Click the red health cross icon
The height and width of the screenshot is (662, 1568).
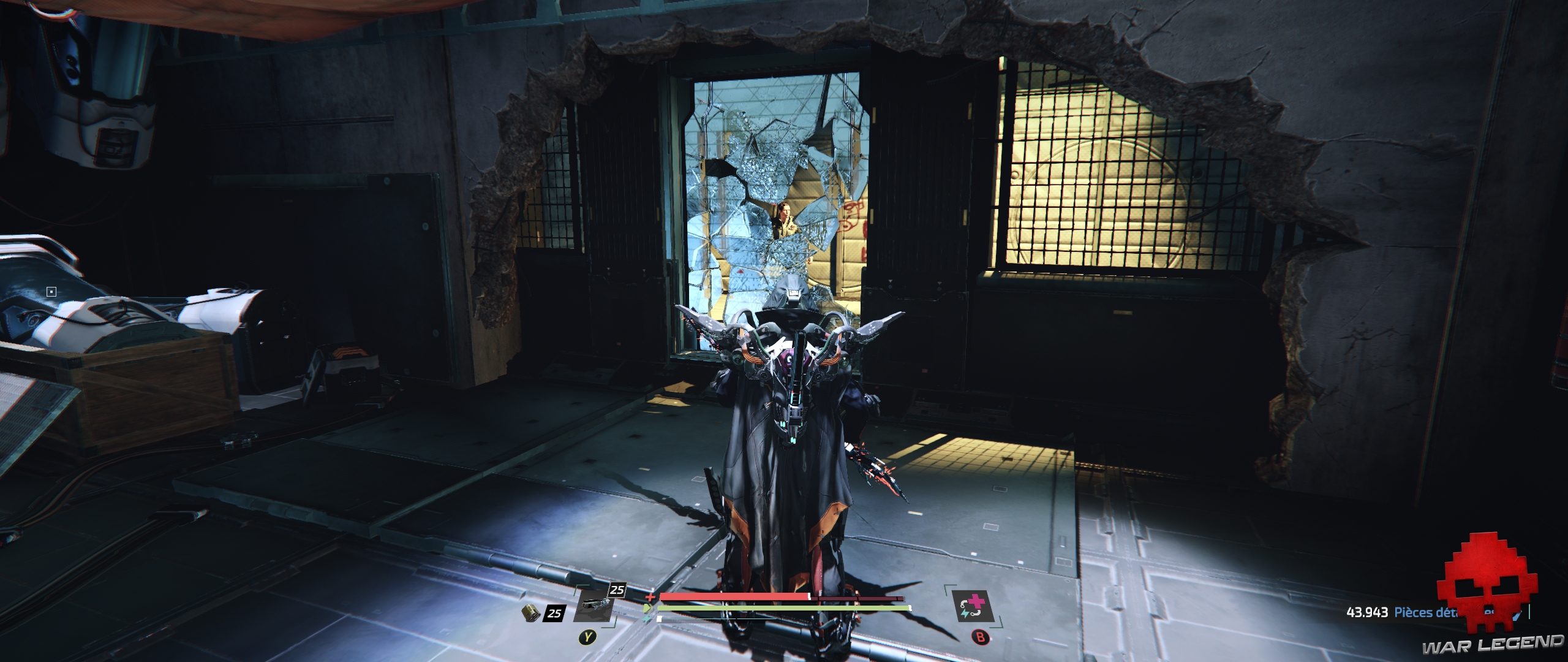(x=650, y=598)
